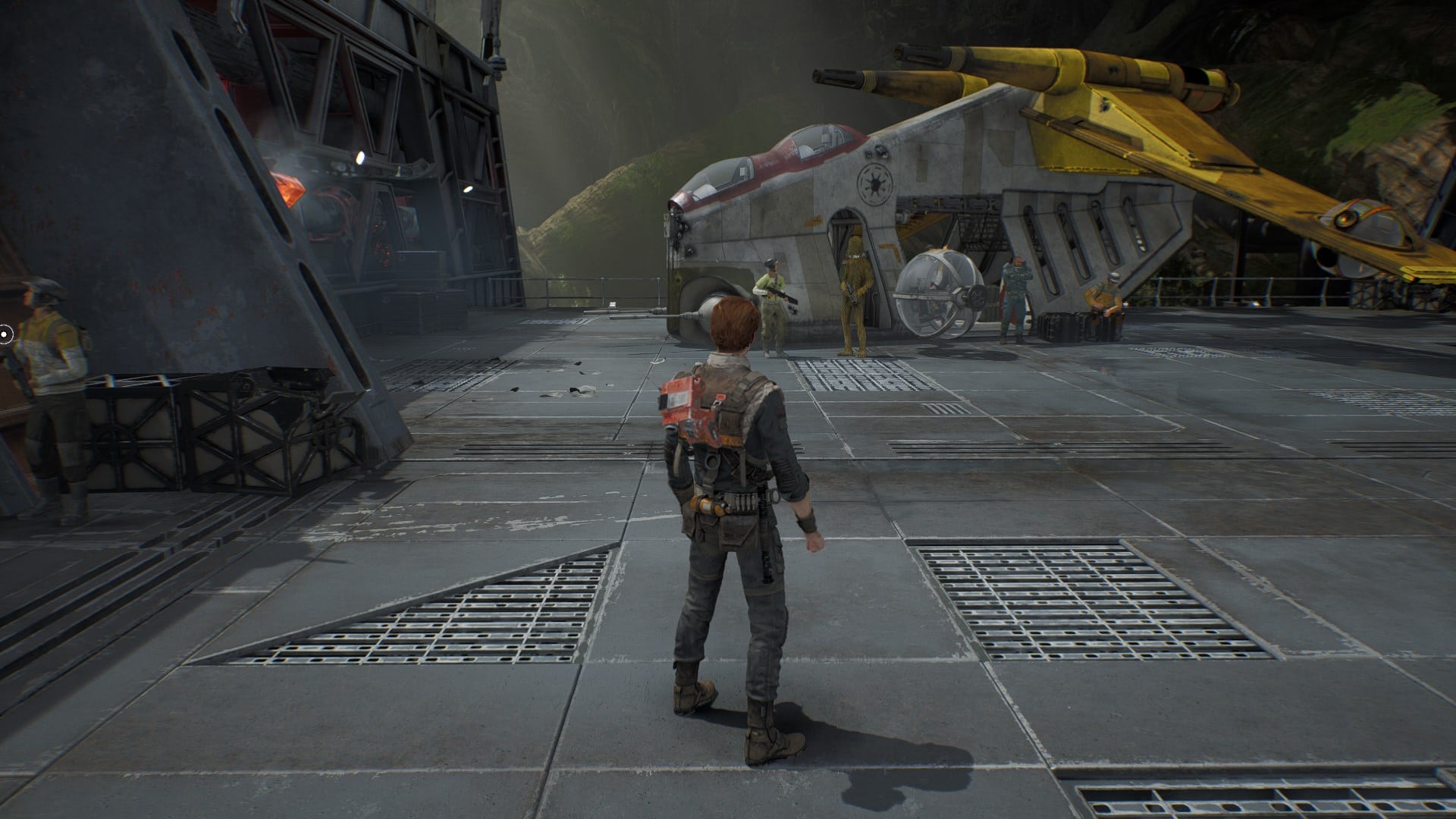Image resolution: width=1456 pixels, height=819 pixels.
Task: Select the circular interaction marker beside the trooper
Action: 5,333
